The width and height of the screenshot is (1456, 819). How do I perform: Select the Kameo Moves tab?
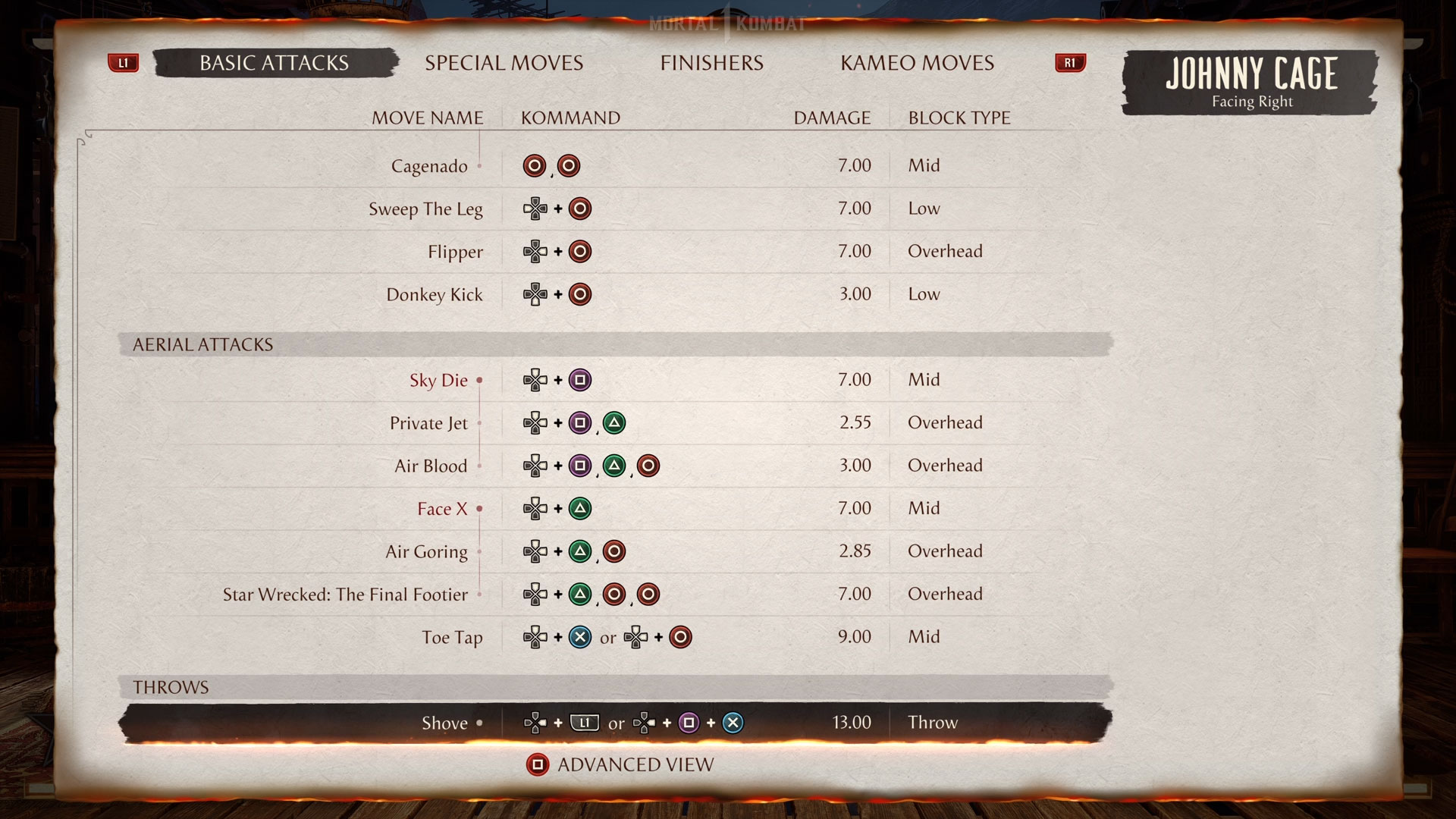917,63
